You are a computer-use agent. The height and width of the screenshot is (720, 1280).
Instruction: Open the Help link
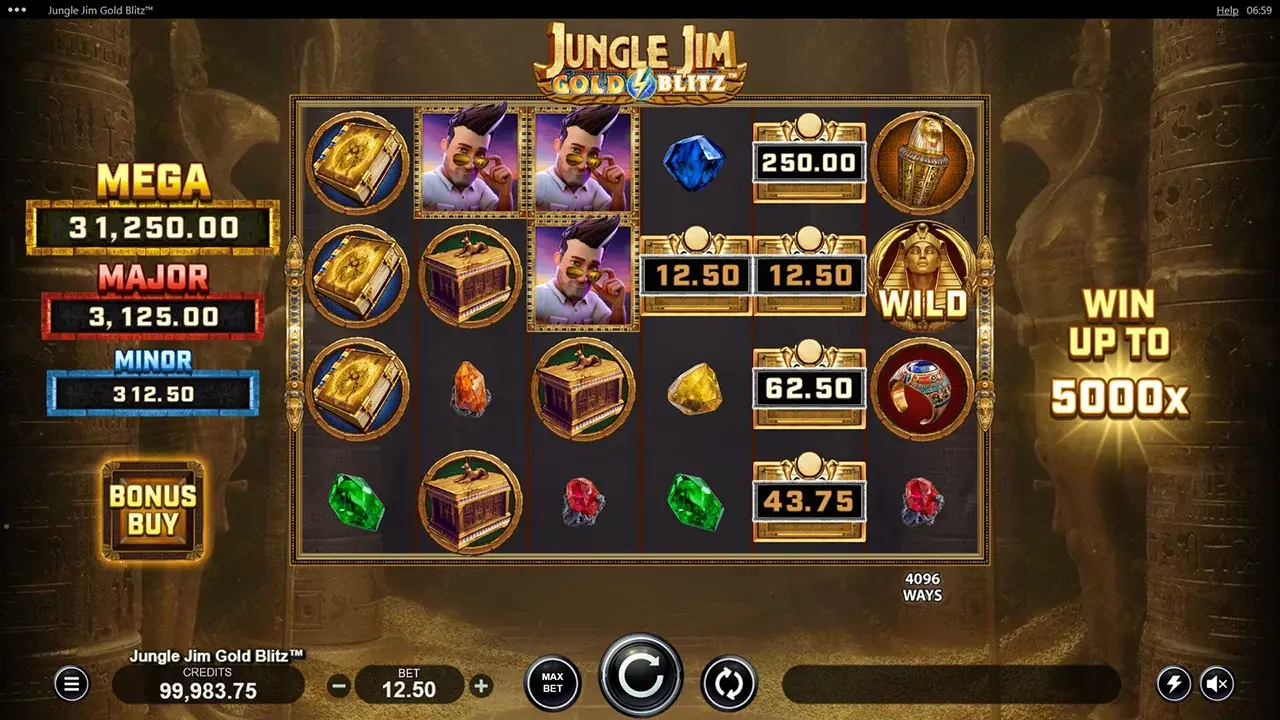click(1227, 10)
